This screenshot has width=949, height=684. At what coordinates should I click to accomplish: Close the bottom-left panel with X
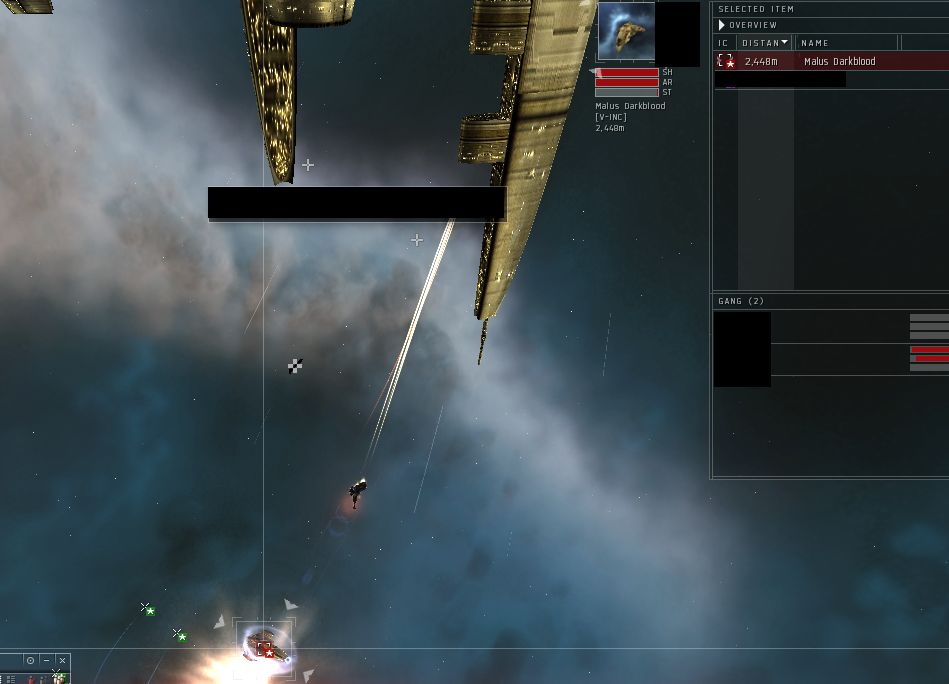[x=62, y=661]
